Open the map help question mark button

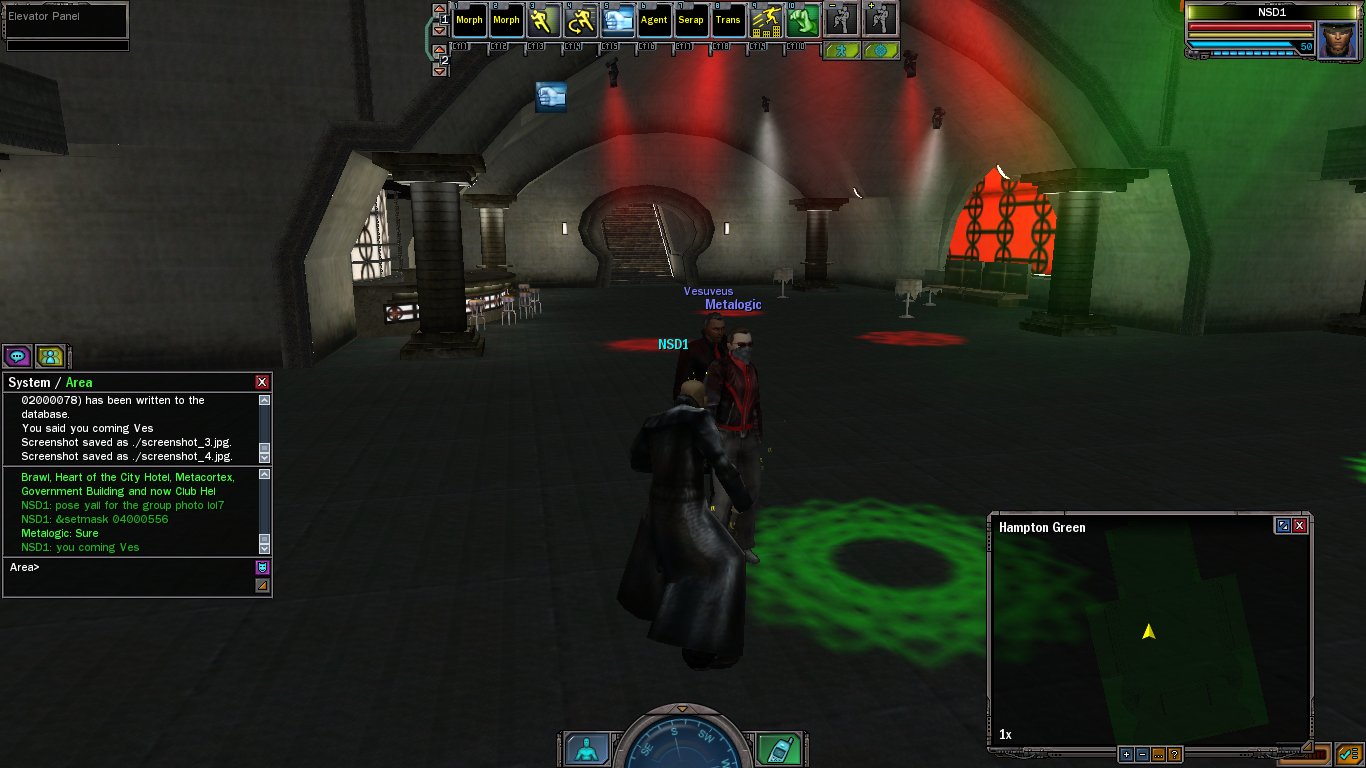point(1174,755)
